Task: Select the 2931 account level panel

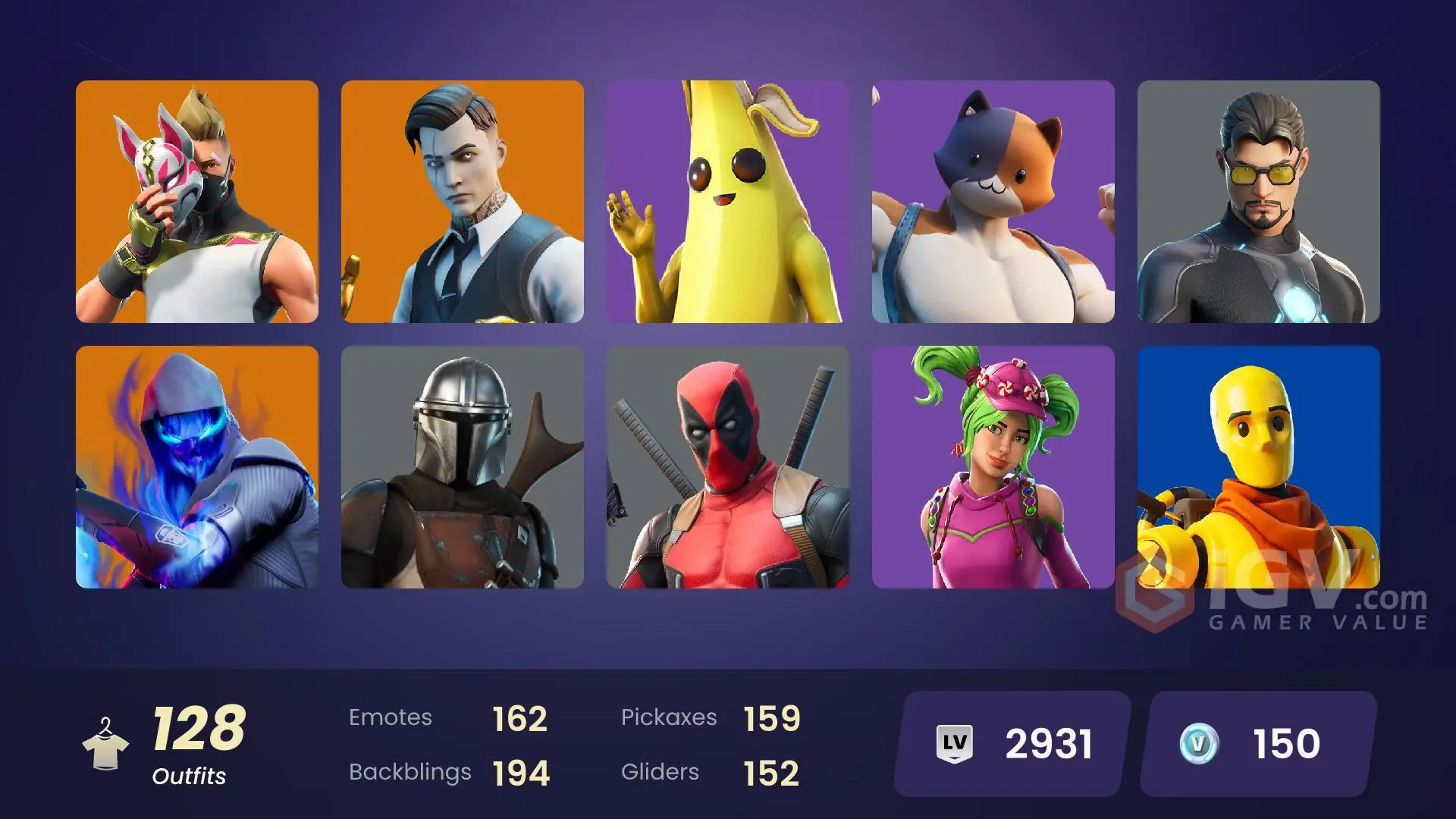Action: pyautogui.click(x=1009, y=743)
